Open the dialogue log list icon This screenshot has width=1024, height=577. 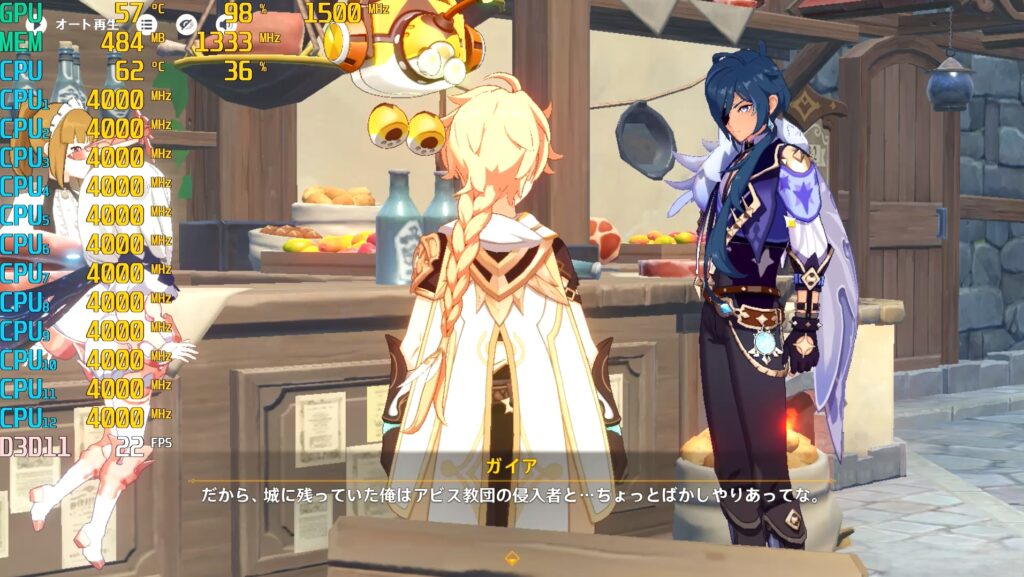click(x=147, y=23)
